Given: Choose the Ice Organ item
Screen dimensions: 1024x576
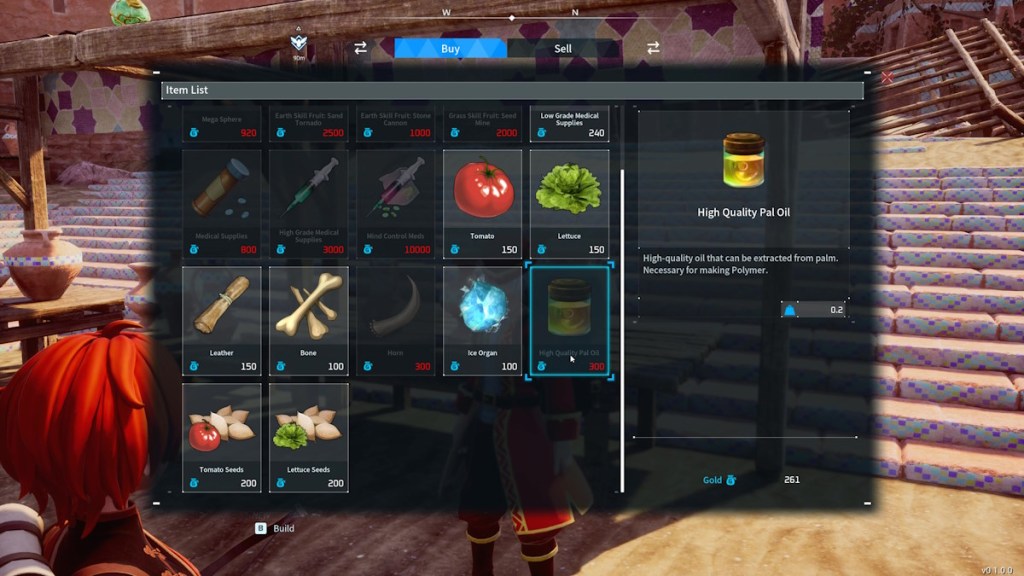Looking at the screenshot, I should pyautogui.click(x=483, y=320).
